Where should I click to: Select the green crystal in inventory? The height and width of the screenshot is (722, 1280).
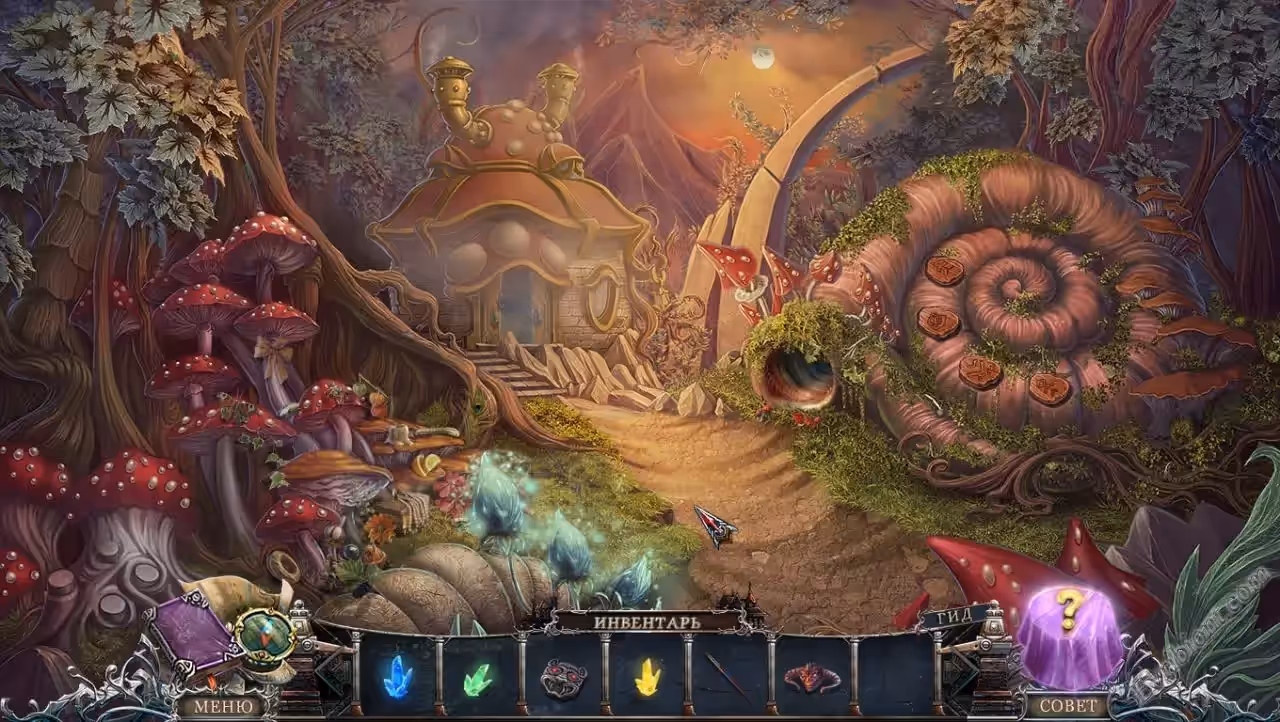(478, 678)
